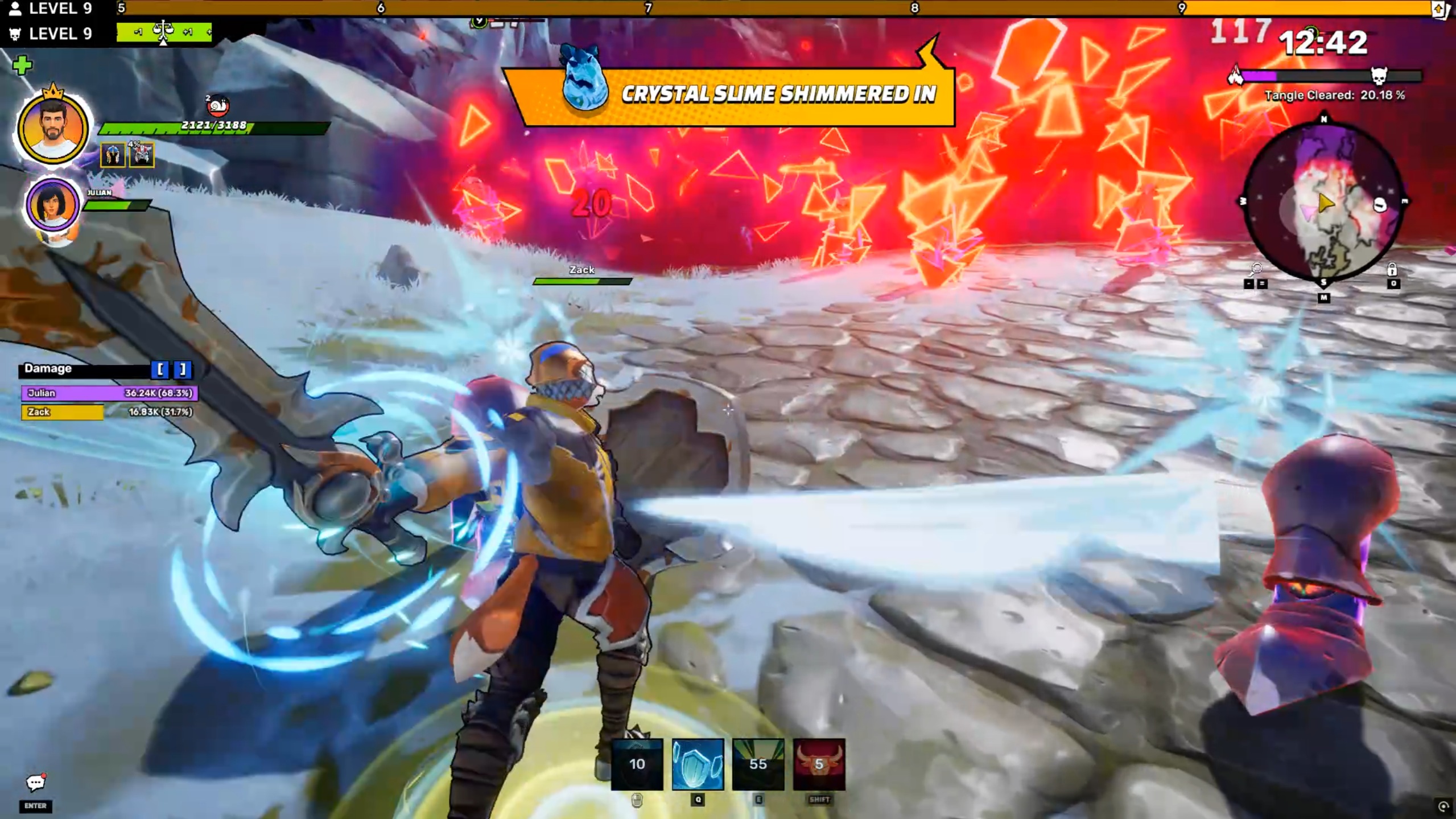Screen dimensions: 1456x819
Task: Use the bull horns charge ability
Action: click(819, 764)
